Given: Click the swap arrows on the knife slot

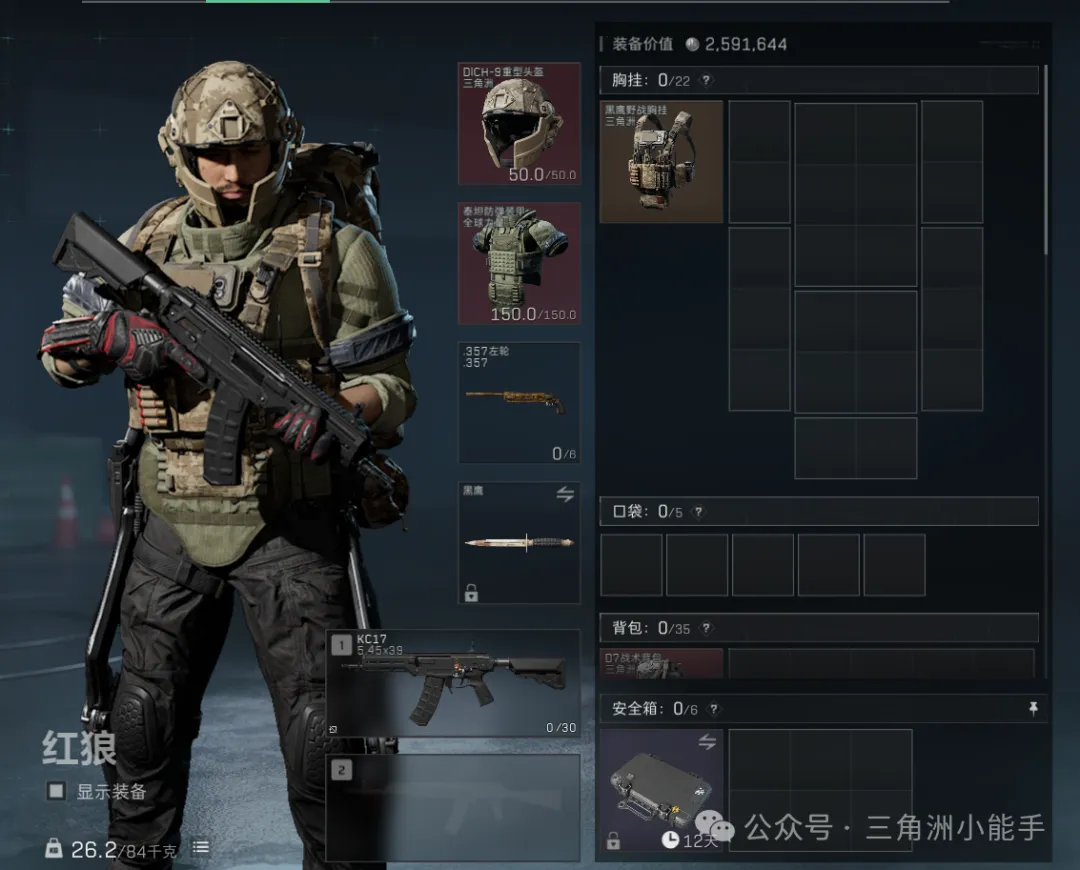Looking at the screenshot, I should tap(564, 494).
